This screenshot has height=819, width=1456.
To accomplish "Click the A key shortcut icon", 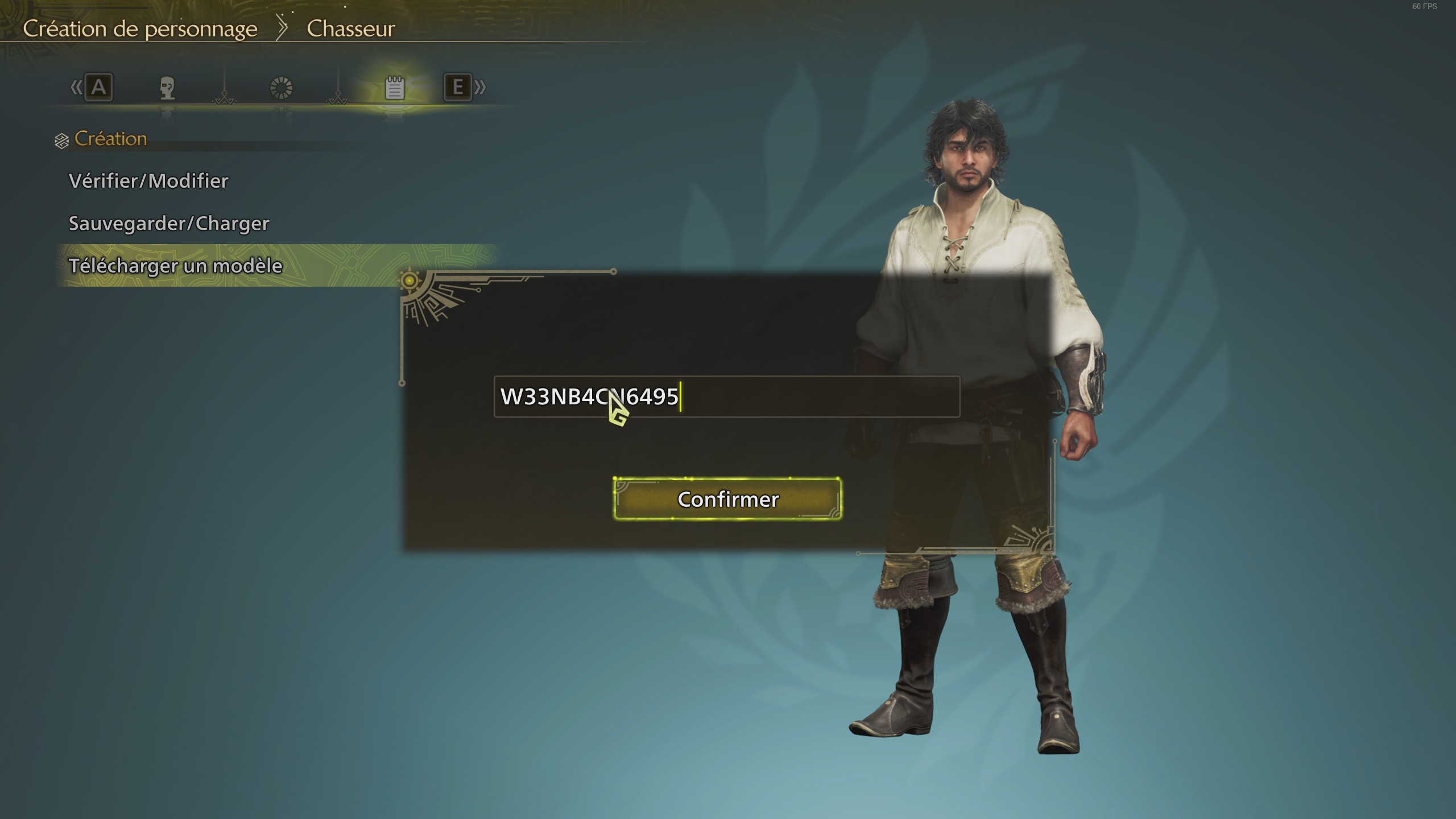I will pos(97,88).
